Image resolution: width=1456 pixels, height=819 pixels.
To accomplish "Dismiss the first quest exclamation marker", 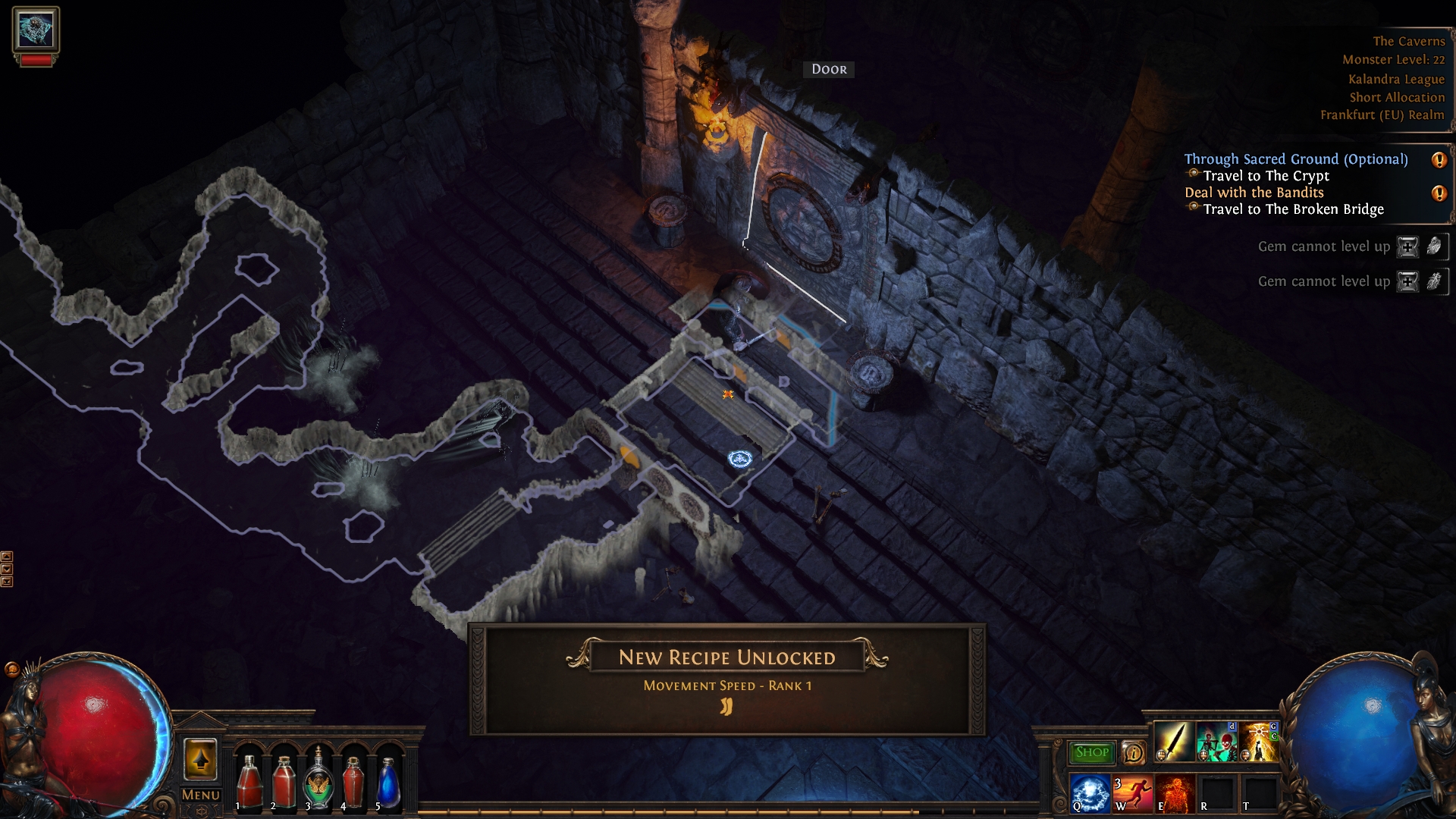I will point(1439,160).
